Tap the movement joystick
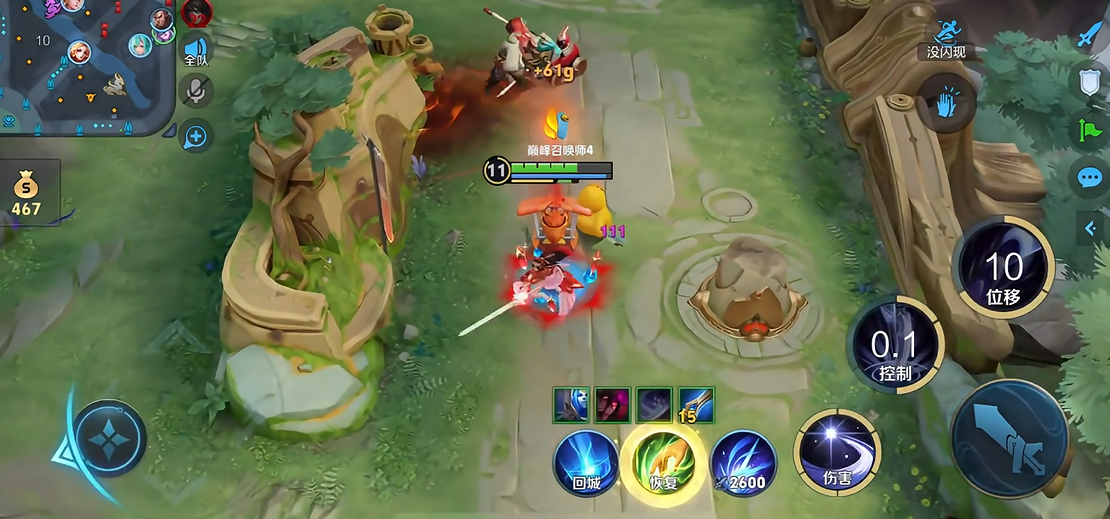This screenshot has width=1110, height=519. tap(109, 437)
